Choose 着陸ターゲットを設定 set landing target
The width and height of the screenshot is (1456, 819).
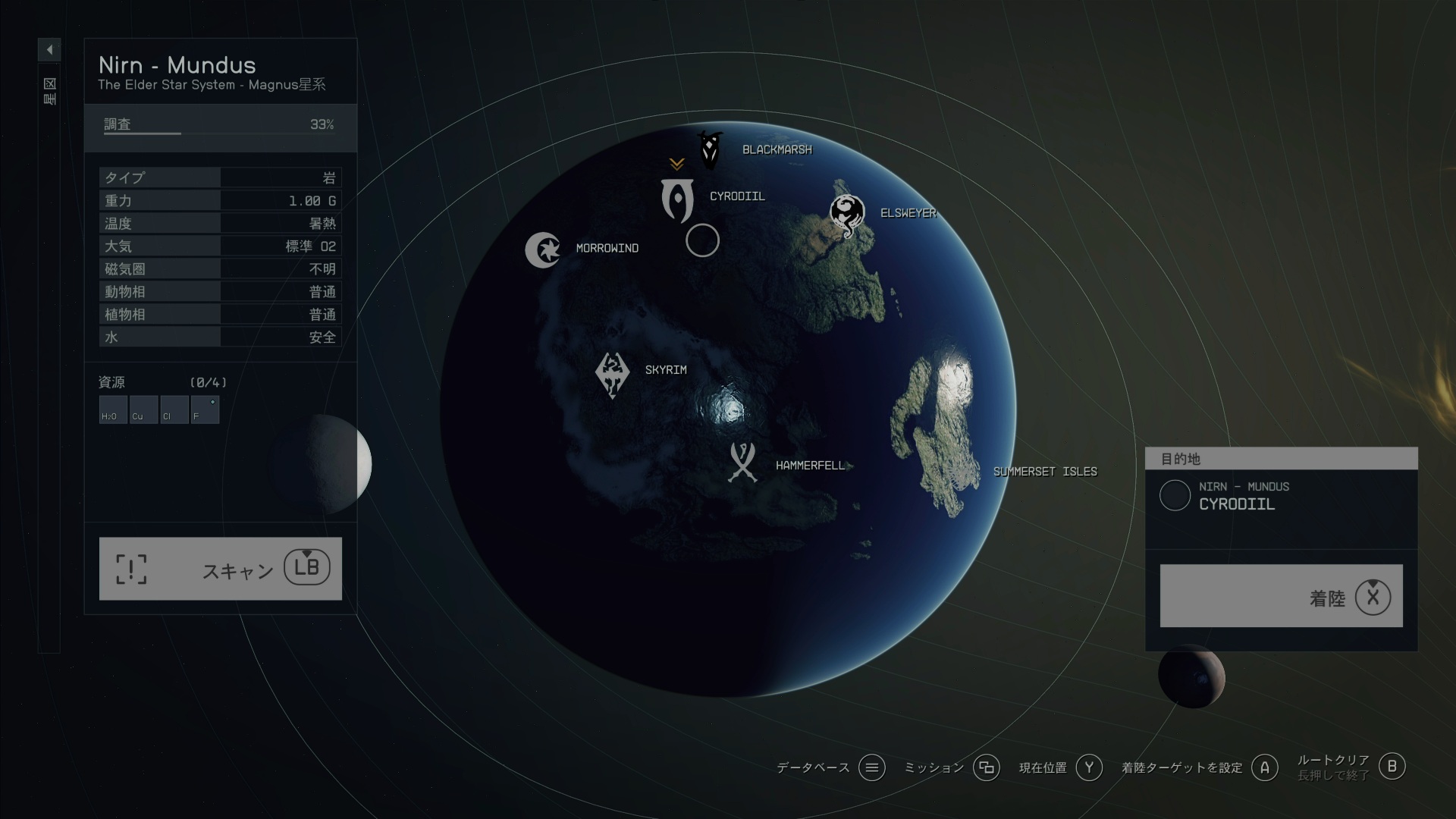1264,768
